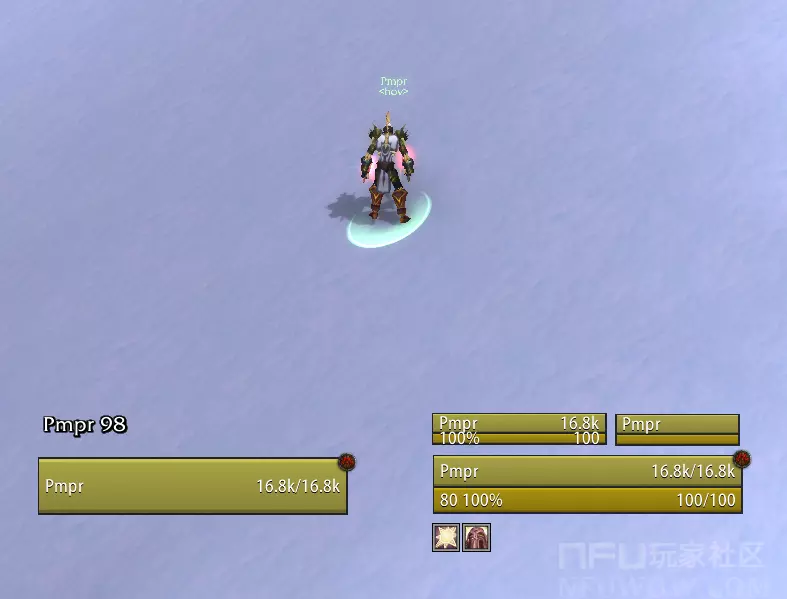Select the left Pmpr unit frame
The image size is (787, 599).
192,486
